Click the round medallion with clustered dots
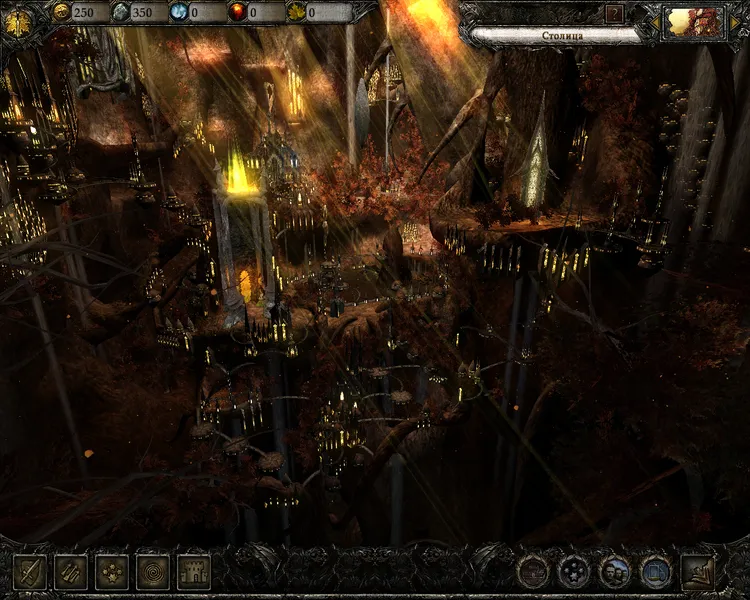Image resolution: width=750 pixels, height=600 pixels. click(574, 572)
